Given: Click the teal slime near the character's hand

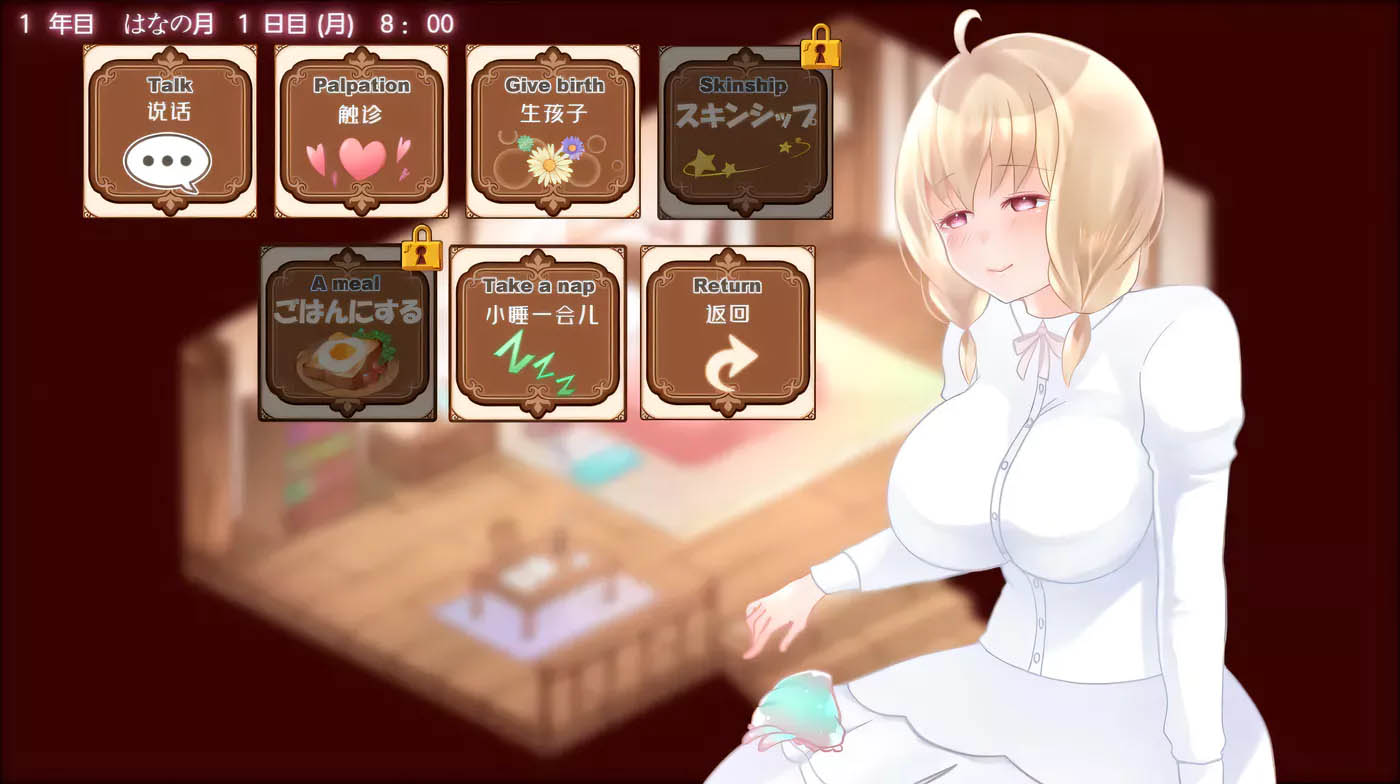Looking at the screenshot, I should click(x=800, y=710).
